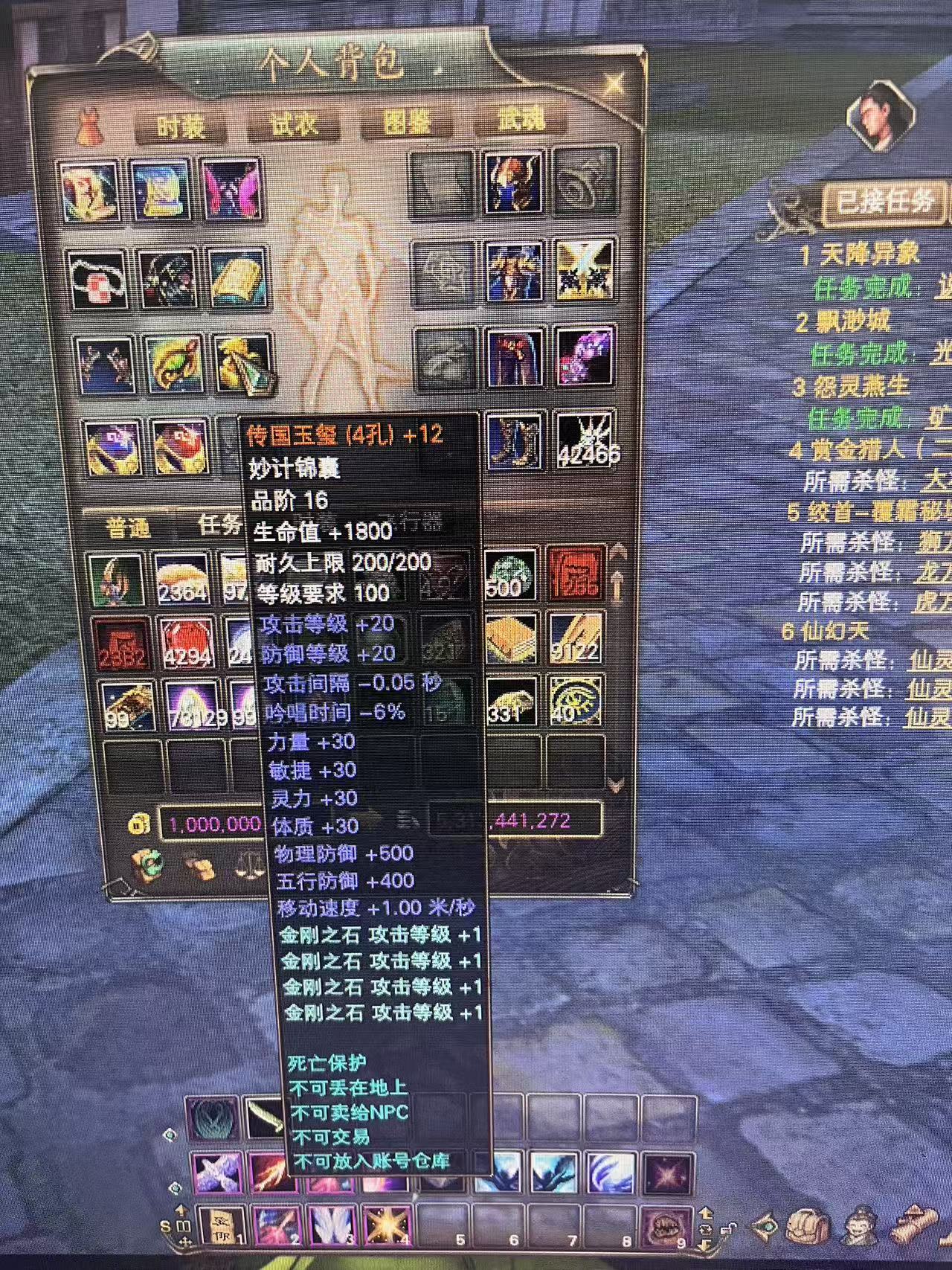Select the green orb item stacked 500

point(510,574)
